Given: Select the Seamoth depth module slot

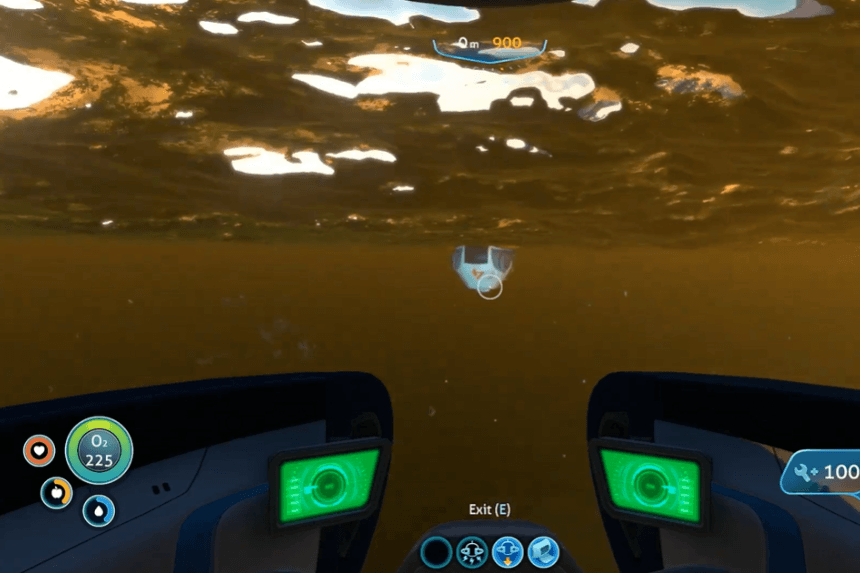Looking at the screenshot, I should 508,551.
